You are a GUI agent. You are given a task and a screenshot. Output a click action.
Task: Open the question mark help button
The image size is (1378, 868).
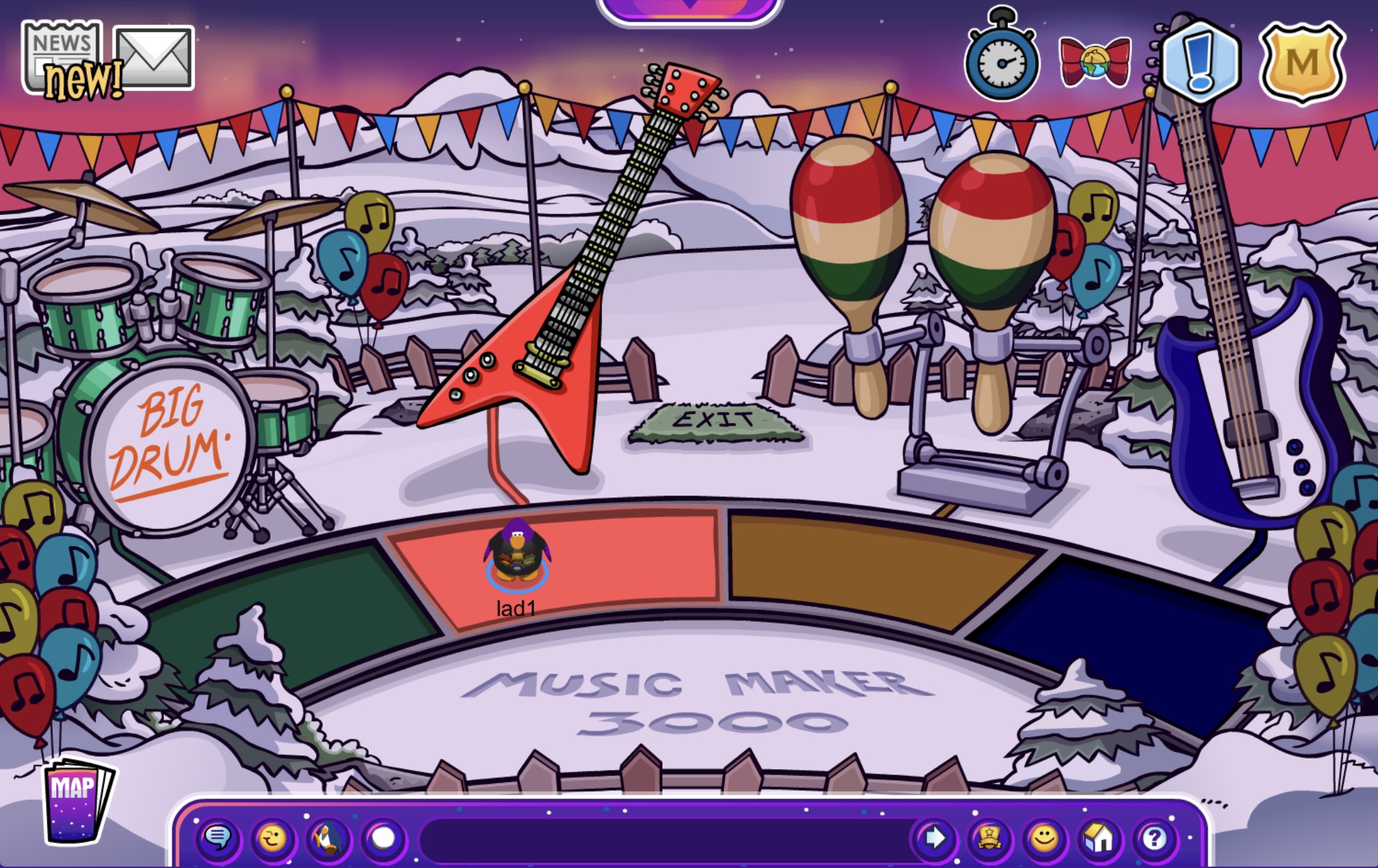1154,837
